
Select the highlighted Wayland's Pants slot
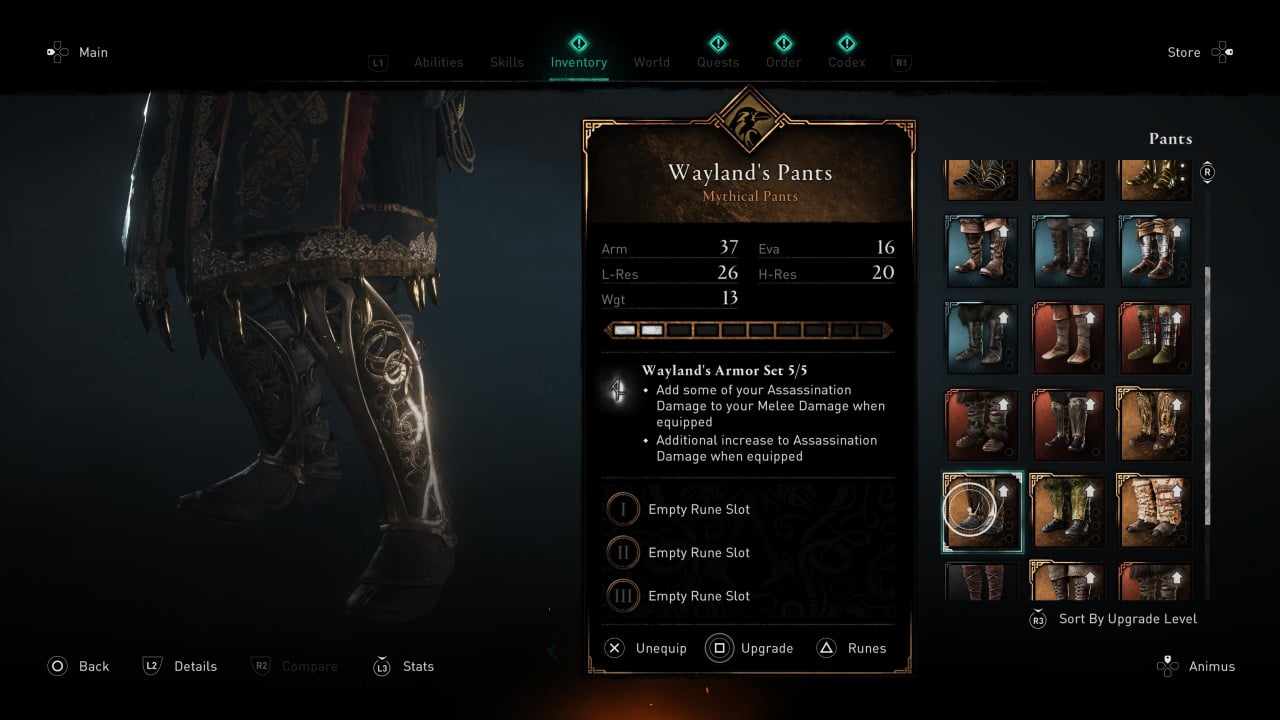982,511
